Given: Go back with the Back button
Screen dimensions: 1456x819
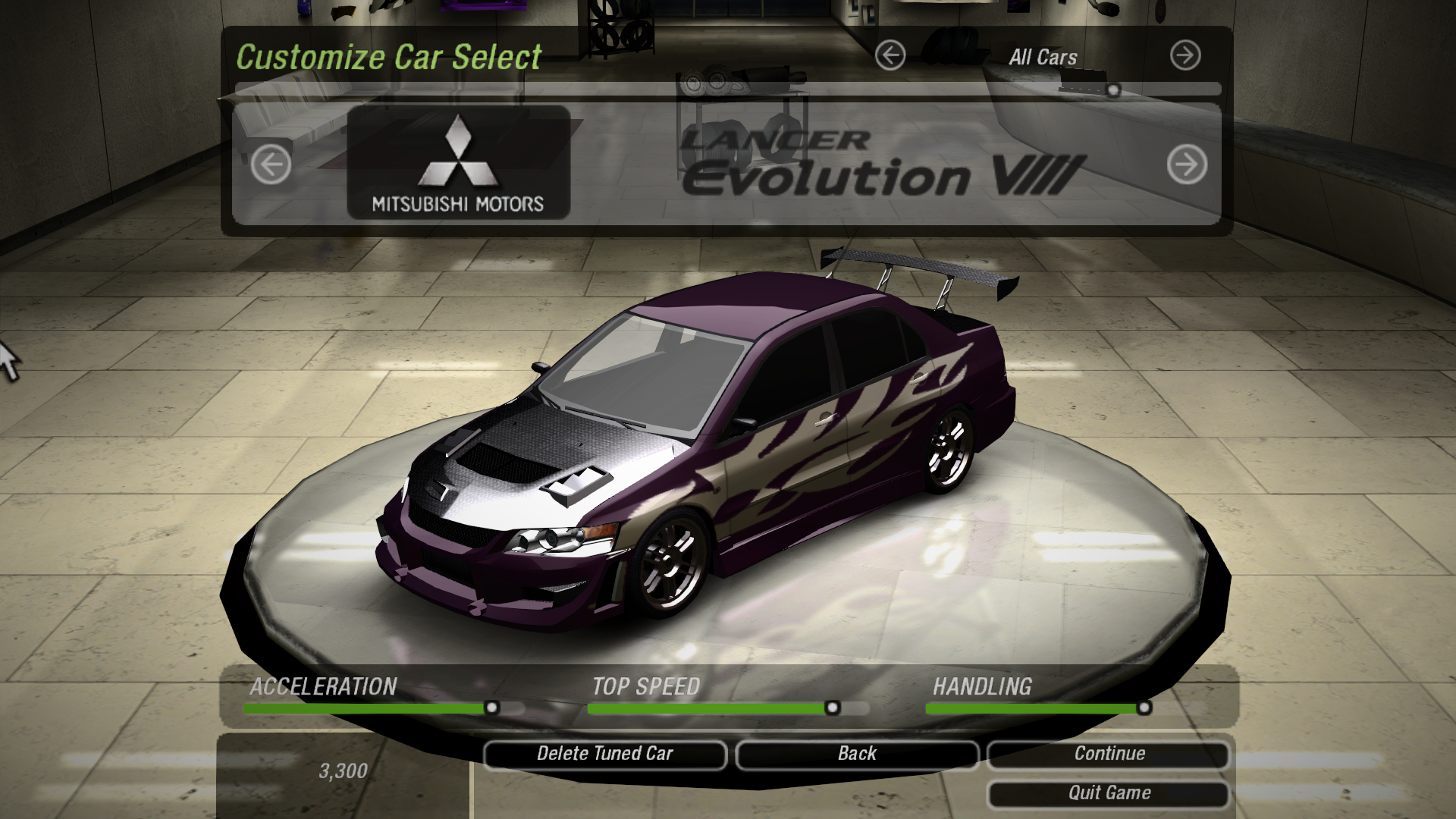Looking at the screenshot, I should tap(857, 754).
